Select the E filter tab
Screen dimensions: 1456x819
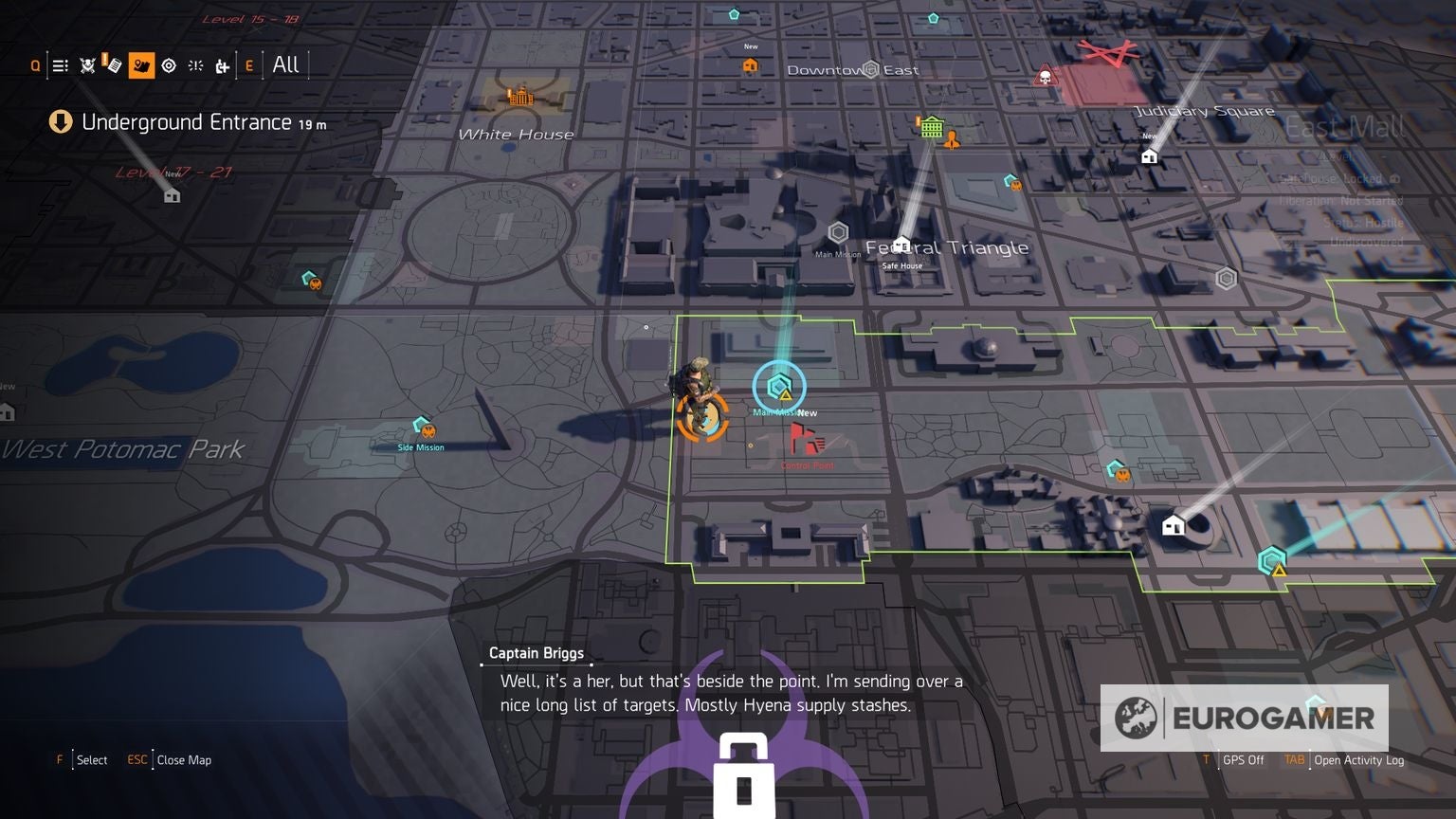pyautogui.click(x=248, y=64)
